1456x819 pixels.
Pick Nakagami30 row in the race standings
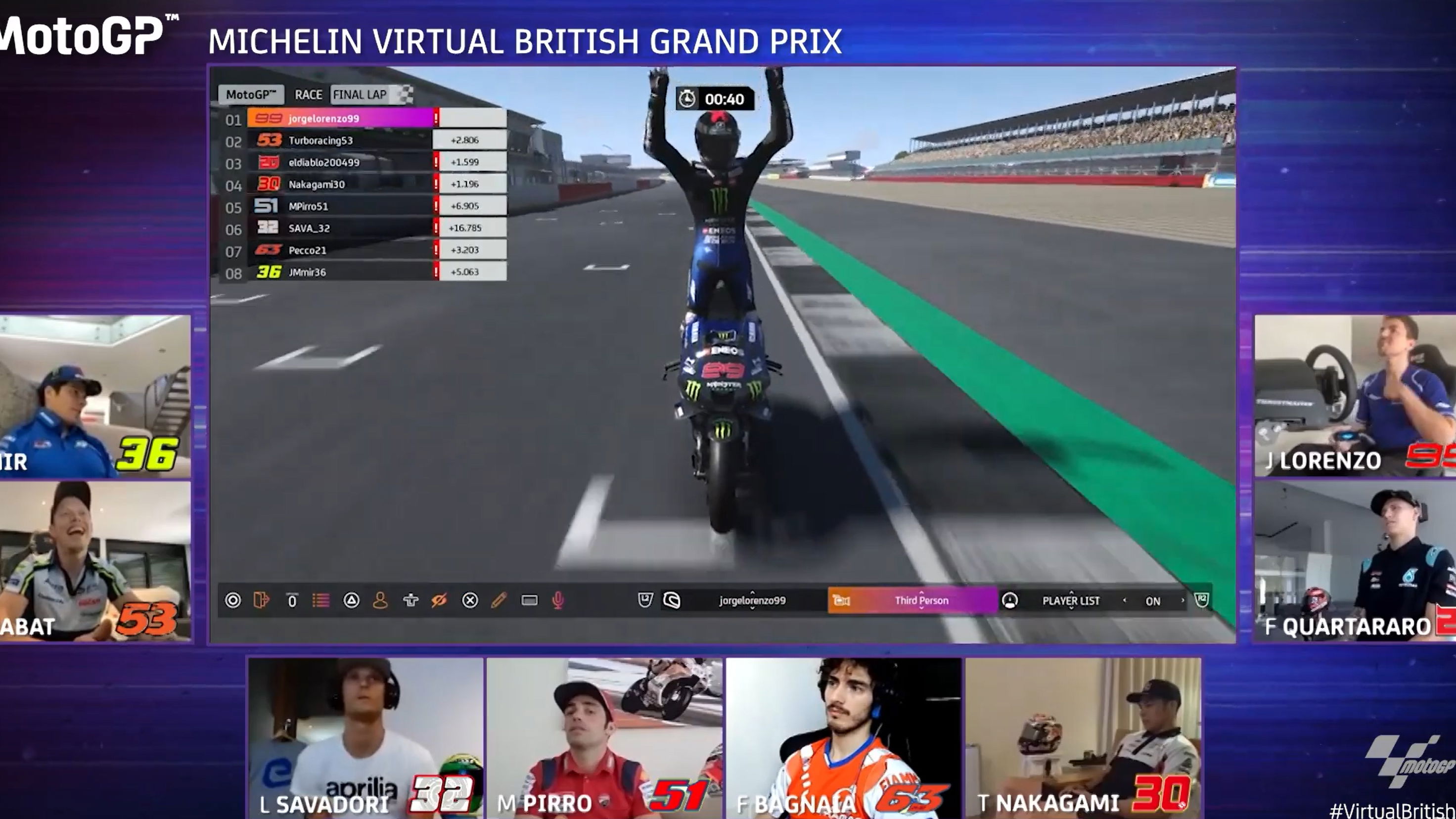click(x=340, y=184)
